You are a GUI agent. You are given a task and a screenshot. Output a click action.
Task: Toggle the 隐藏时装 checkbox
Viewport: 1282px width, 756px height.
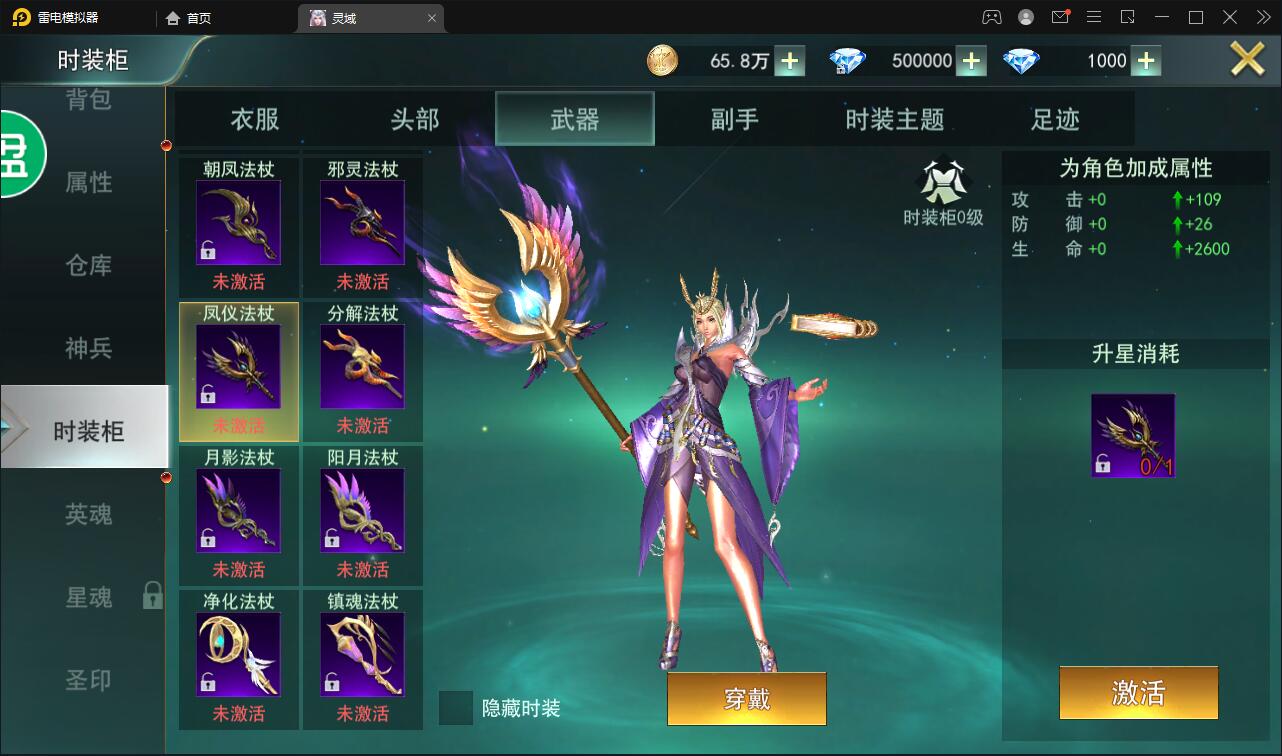pyautogui.click(x=457, y=708)
